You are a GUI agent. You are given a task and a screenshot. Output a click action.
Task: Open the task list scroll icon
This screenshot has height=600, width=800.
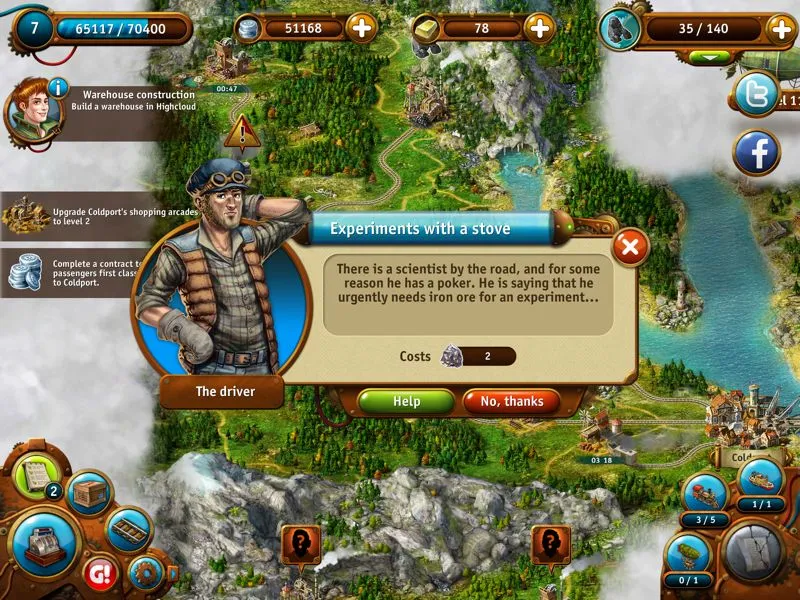[36, 474]
